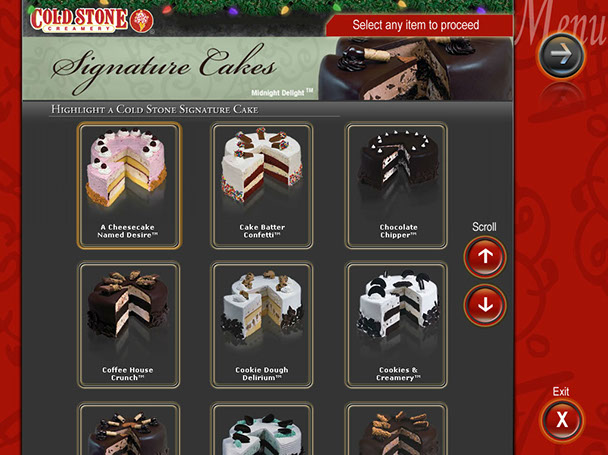Image resolution: width=608 pixels, height=455 pixels.
Task: Exit the menu with the X button
Action: click(x=562, y=420)
